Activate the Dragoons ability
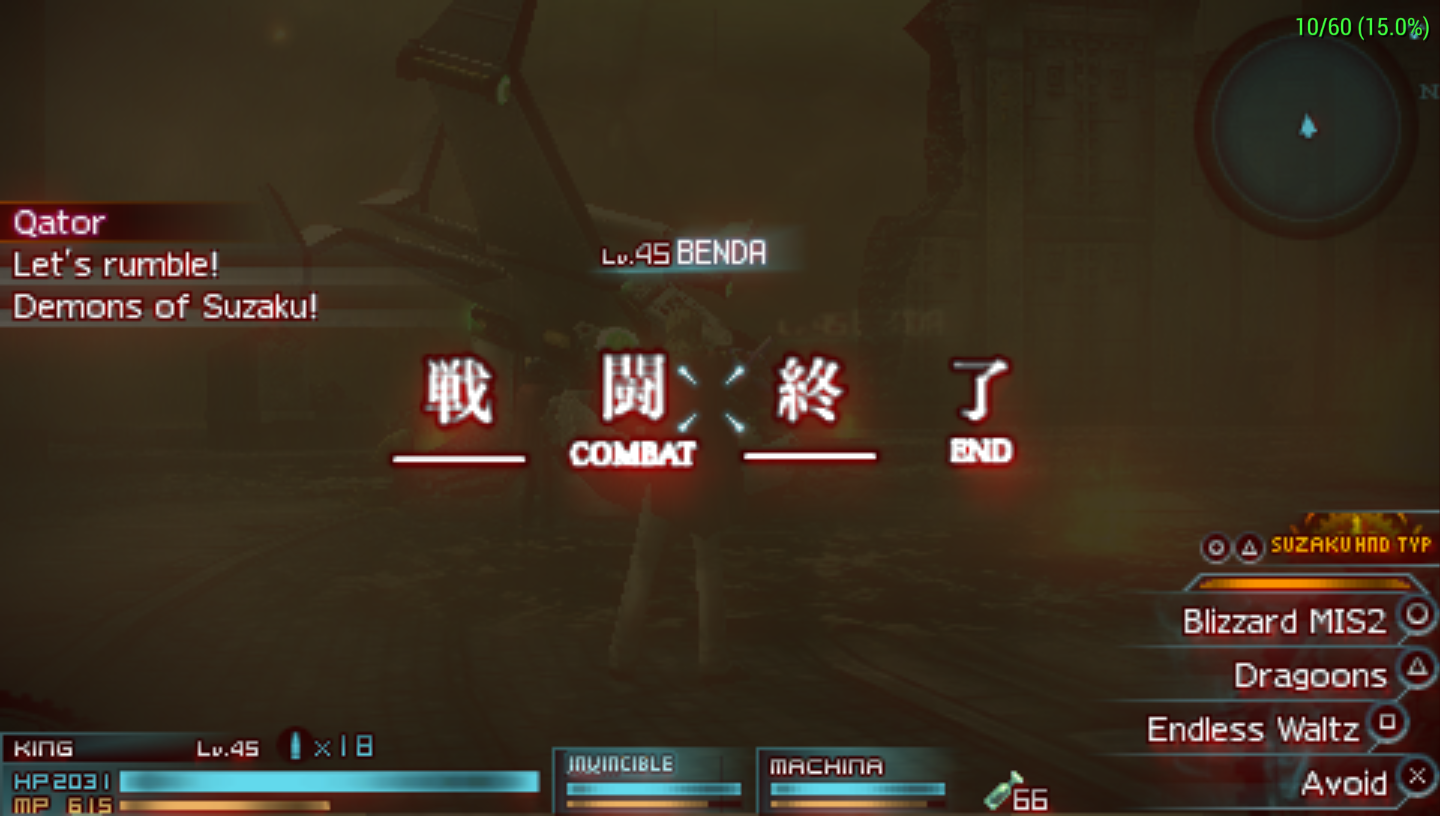1440x816 pixels. coord(1310,675)
